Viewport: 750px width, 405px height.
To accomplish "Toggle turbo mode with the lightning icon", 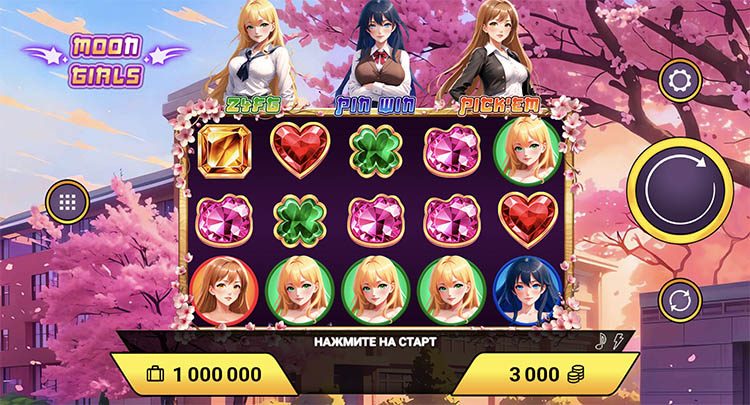I will coord(617,341).
